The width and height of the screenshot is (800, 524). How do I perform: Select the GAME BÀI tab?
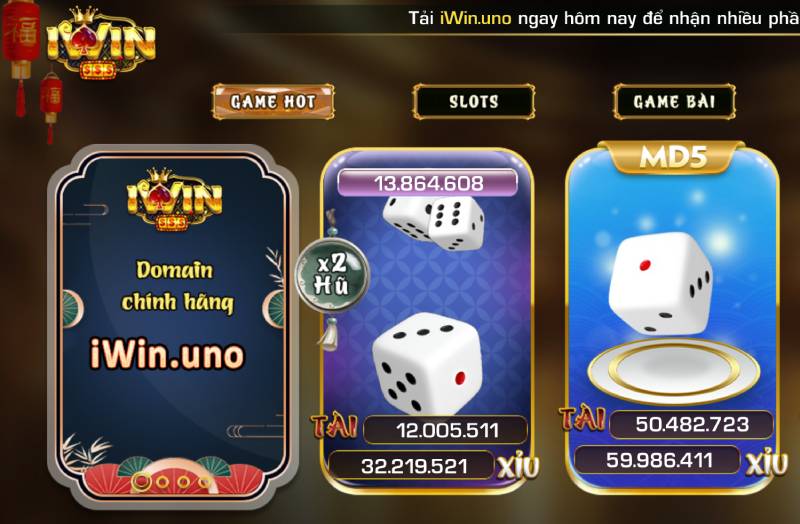pos(671,101)
